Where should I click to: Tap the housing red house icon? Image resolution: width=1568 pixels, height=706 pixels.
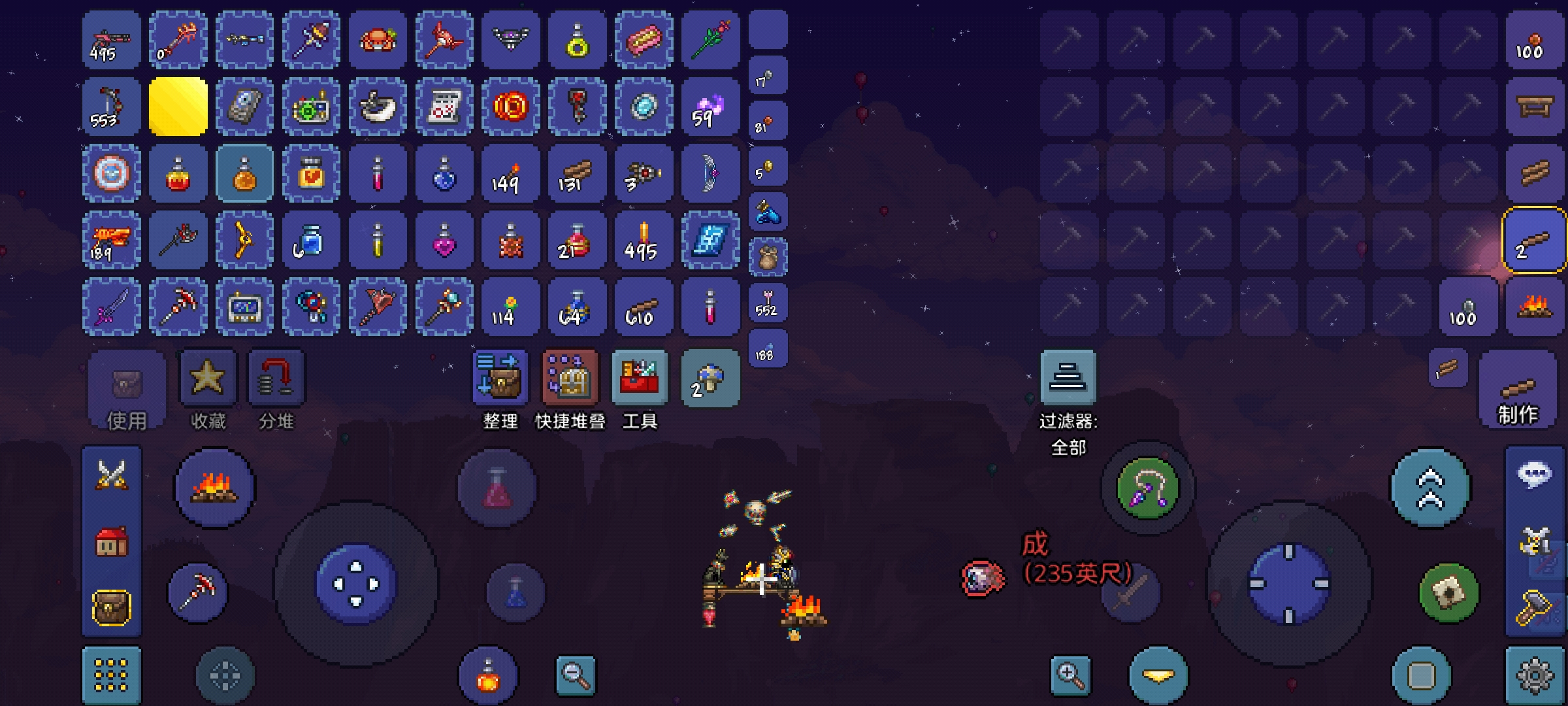(x=112, y=542)
